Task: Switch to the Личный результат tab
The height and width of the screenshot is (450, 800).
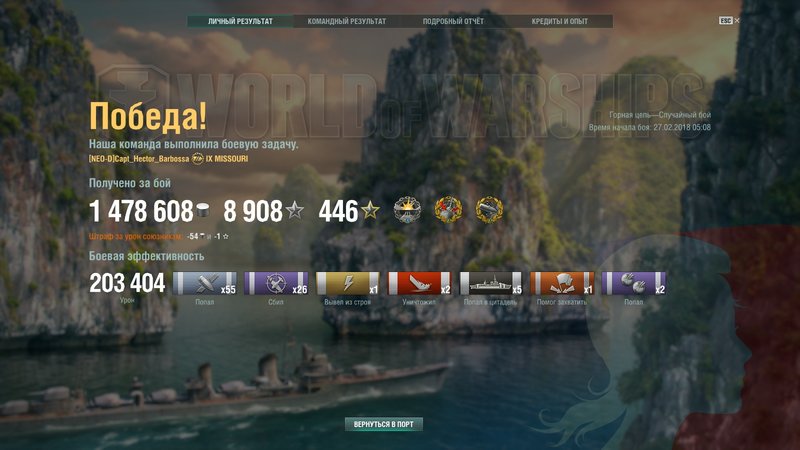Action: [239, 21]
